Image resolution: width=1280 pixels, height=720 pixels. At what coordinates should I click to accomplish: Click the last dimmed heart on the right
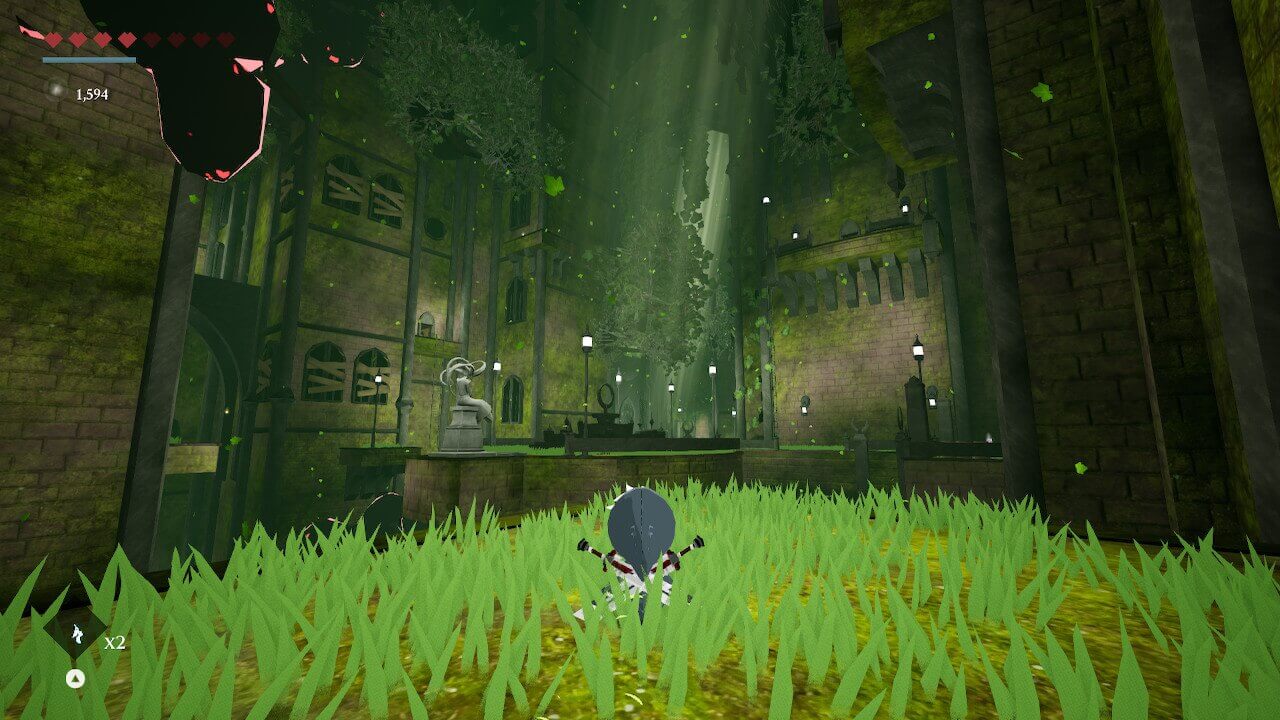click(224, 37)
